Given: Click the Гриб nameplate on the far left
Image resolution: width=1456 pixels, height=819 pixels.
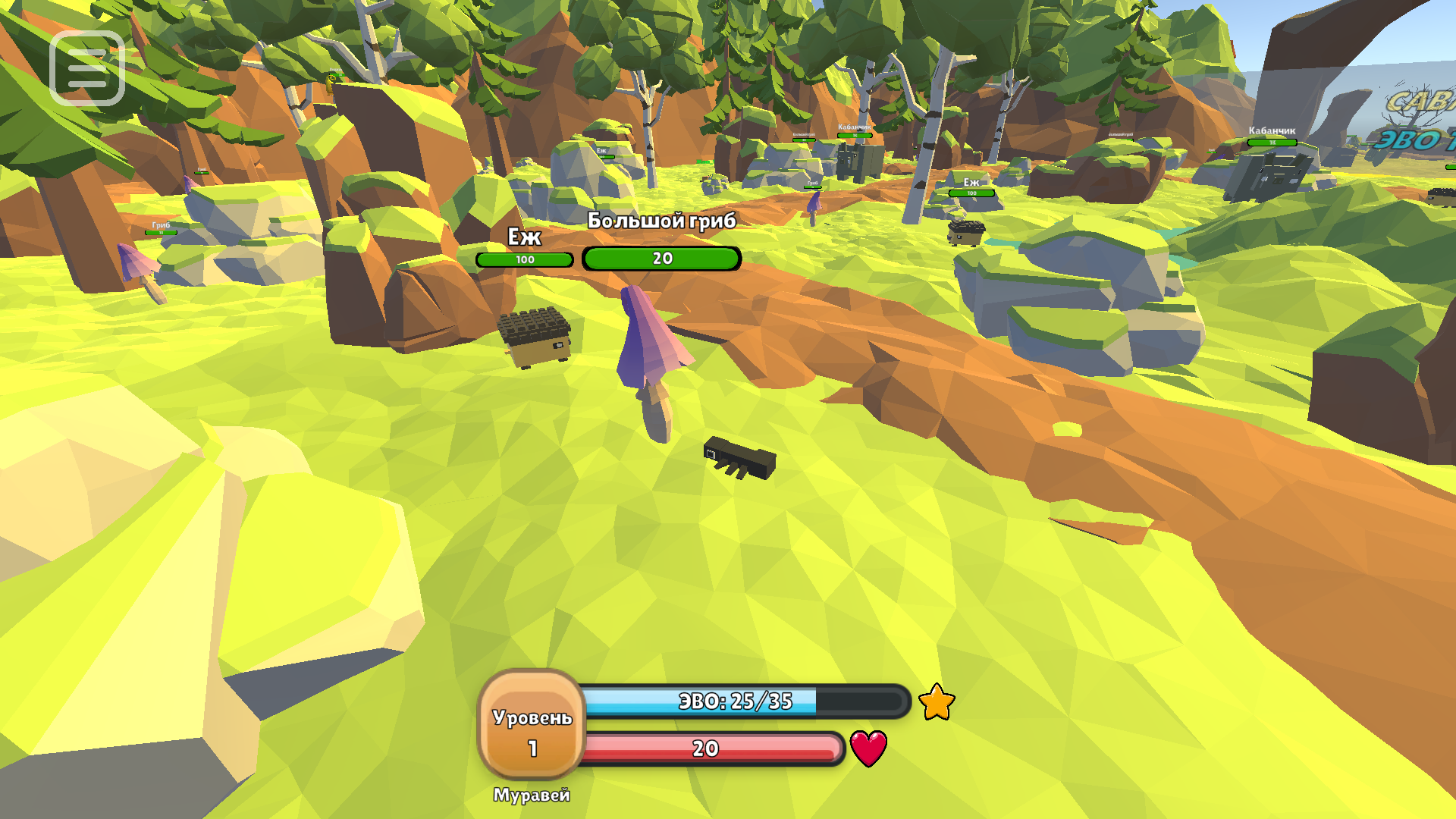Looking at the screenshot, I should [x=160, y=224].
